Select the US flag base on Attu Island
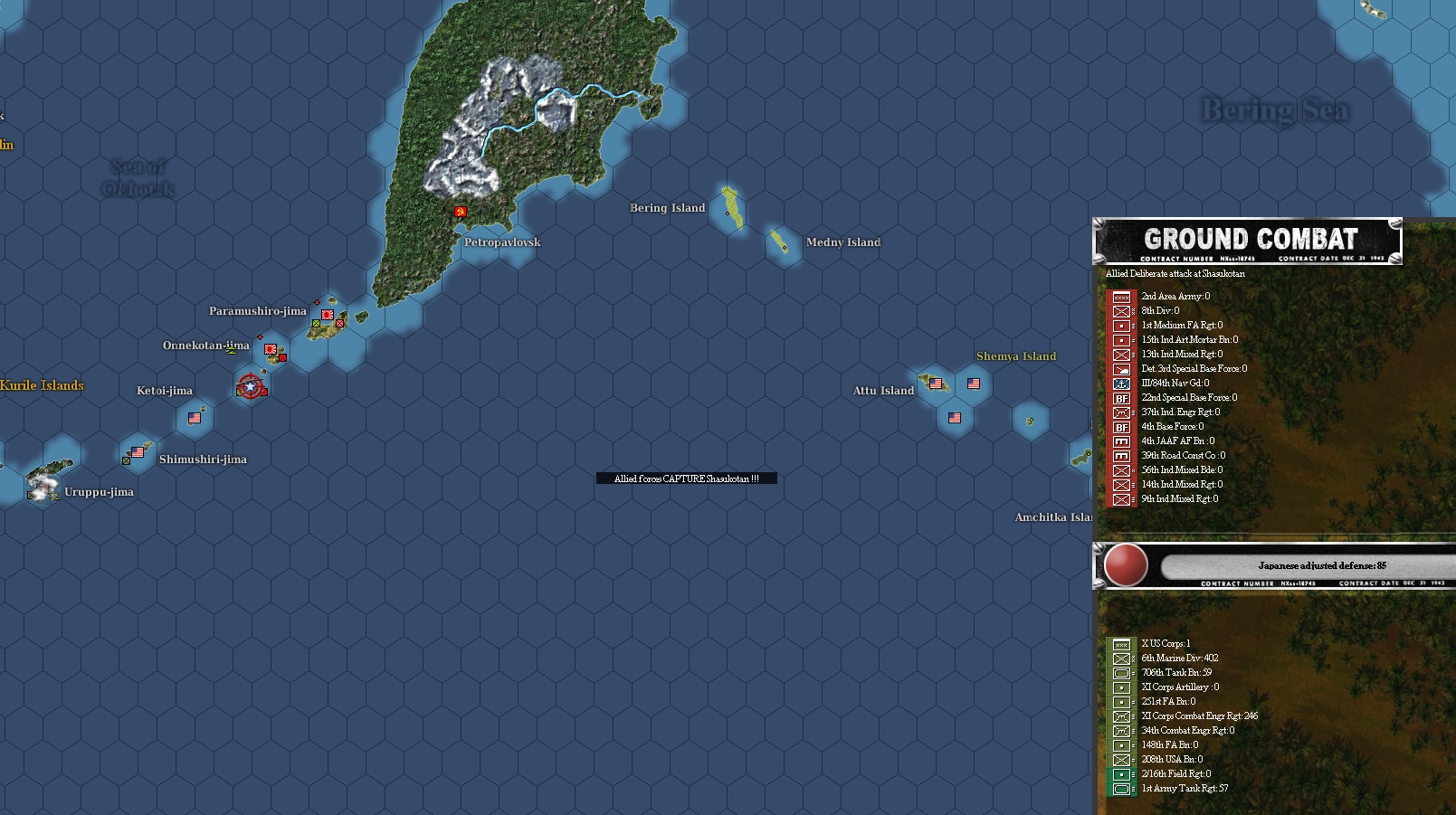1456x815 pixels. tap(936, 384)
